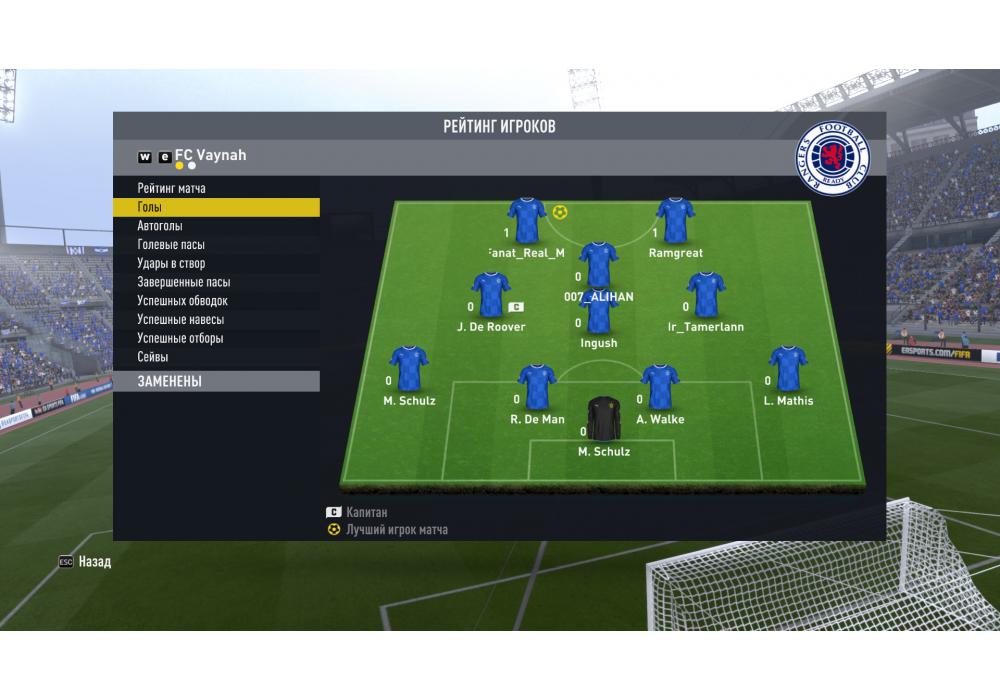Viewport: 1000px width, 700px height.
Task: Select player Ir_Tamerlann's shirt
Action: pyautogui.click(x=706, y=295)
